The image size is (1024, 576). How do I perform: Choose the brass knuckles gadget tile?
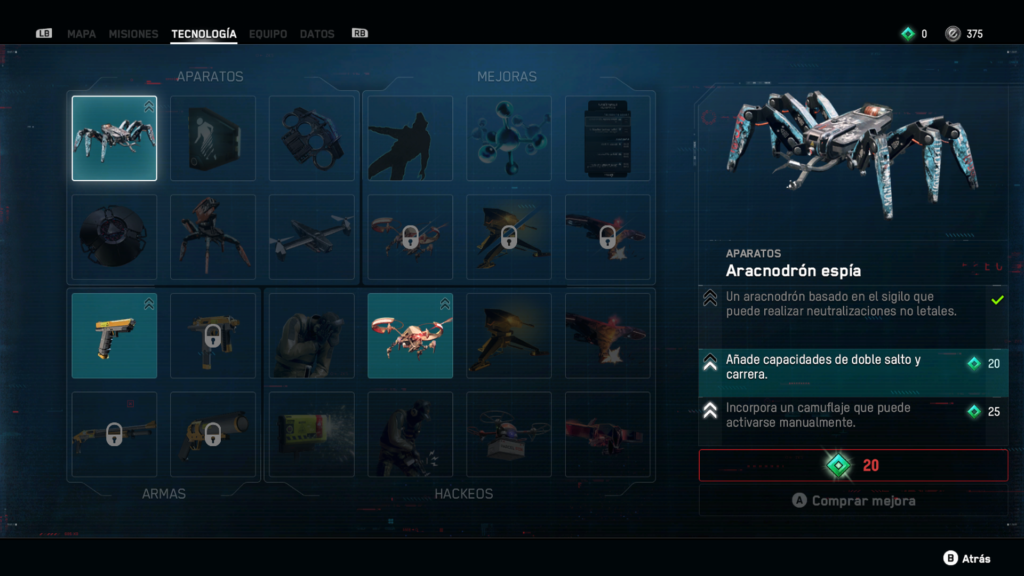(x=312, y=138)
